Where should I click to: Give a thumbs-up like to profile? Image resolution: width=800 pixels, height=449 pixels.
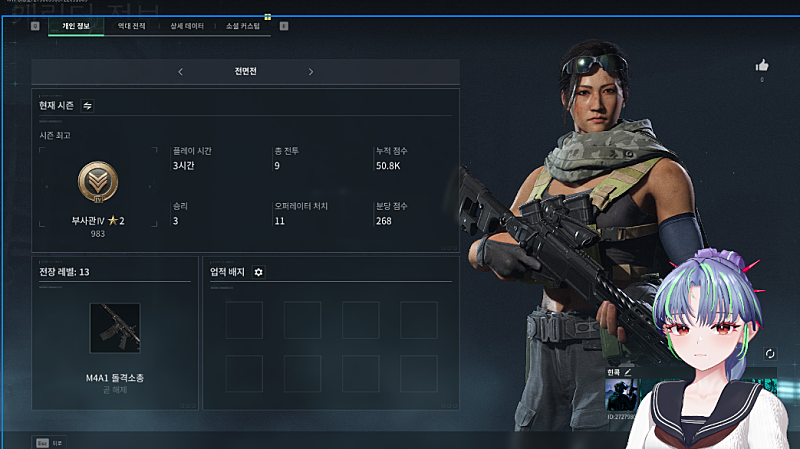(x=761, y=66)
